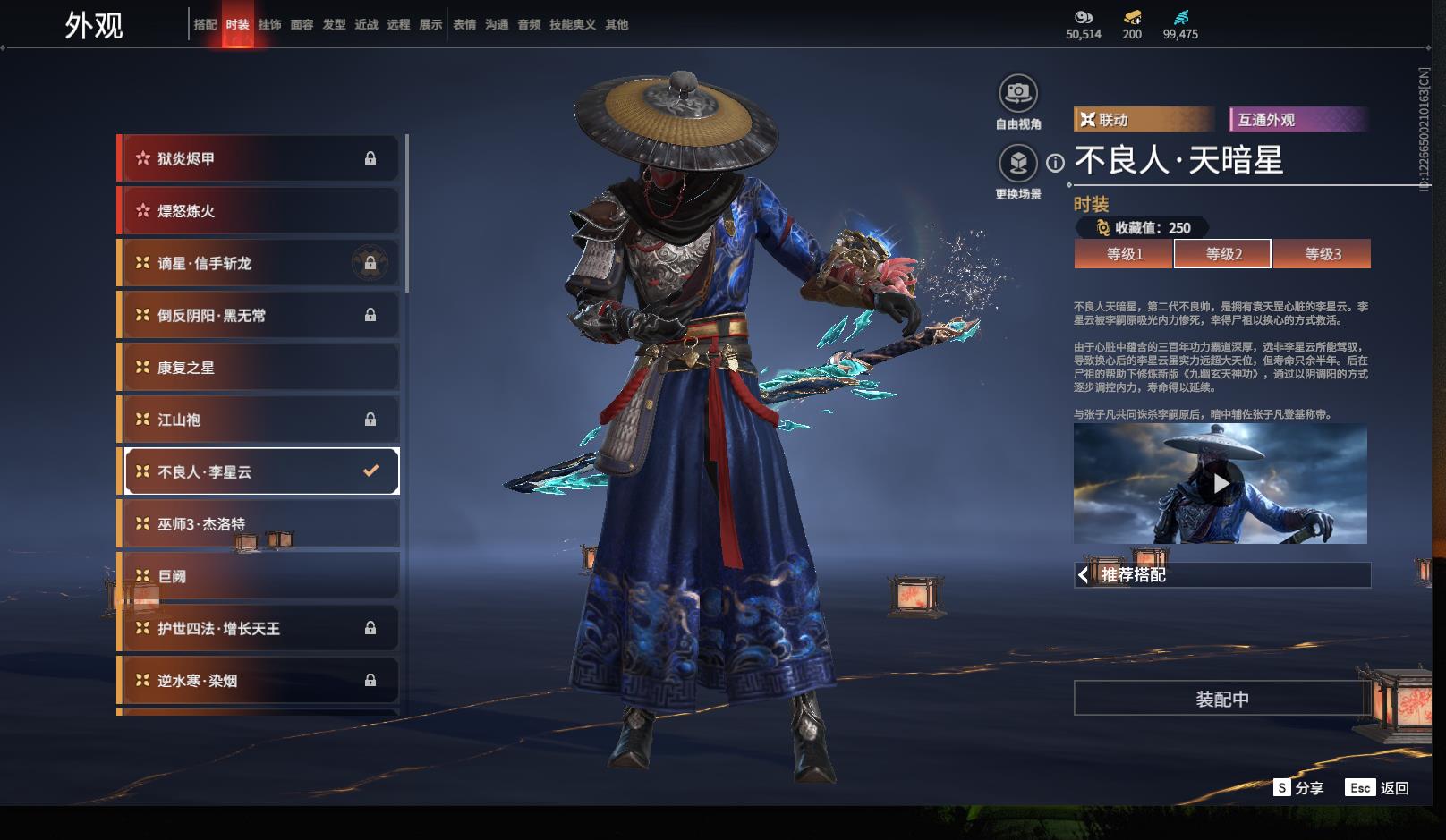Select 倒反阴阳·黑无常 from the list
Screen dimensions: 1446x840
pos(259,315)
